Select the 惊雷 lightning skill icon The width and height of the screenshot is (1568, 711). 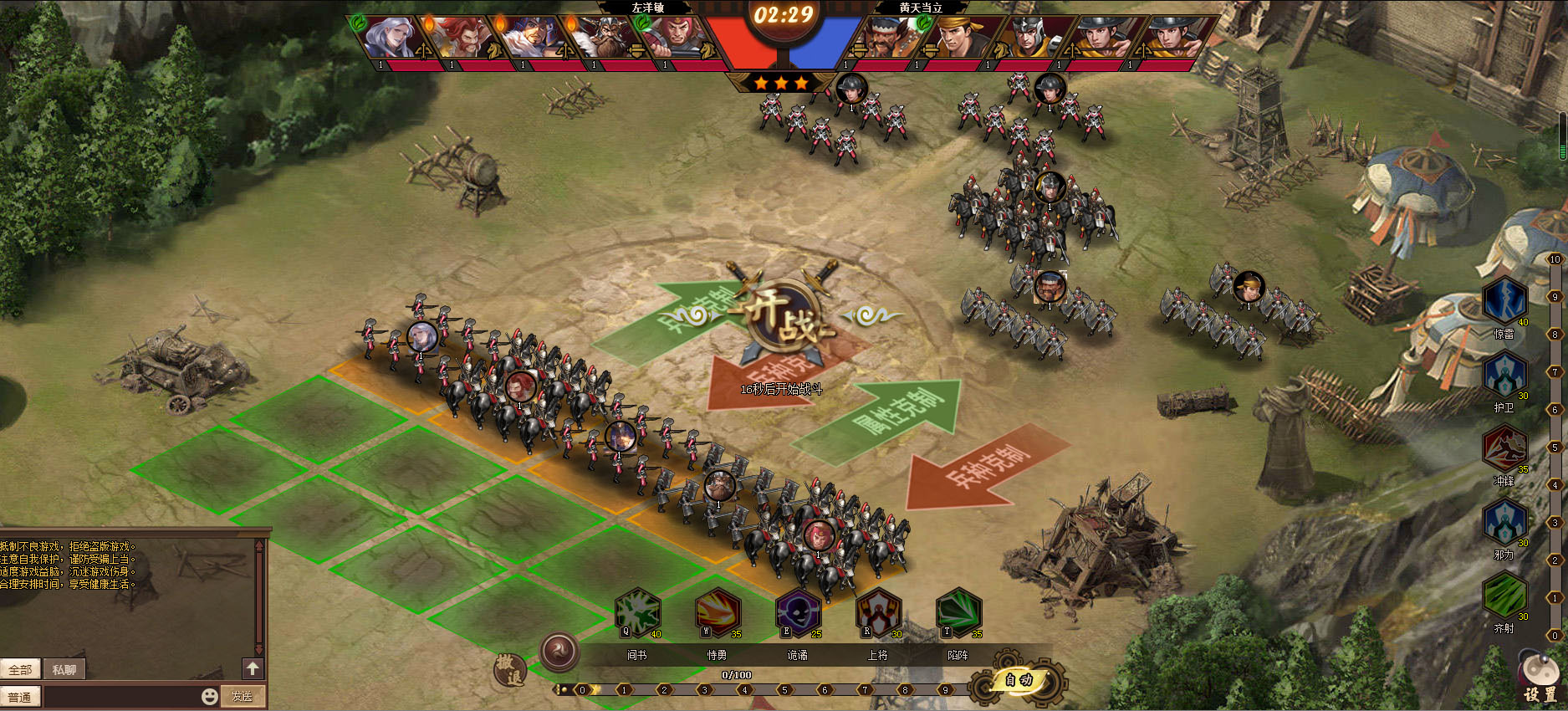(x=1504, y=300)
